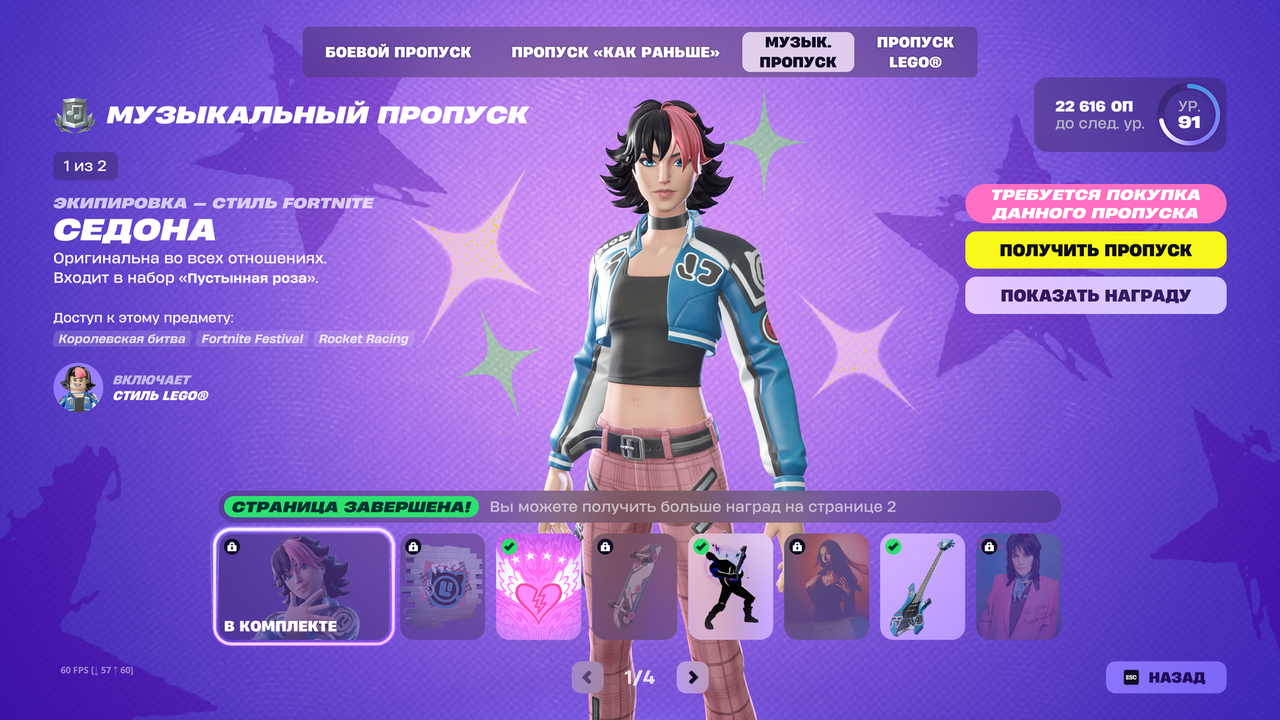The height and width of the screenshot is (720, 1280).
Task: Open the locked pink-suit portrait reward
Action: pos(1018,587)
